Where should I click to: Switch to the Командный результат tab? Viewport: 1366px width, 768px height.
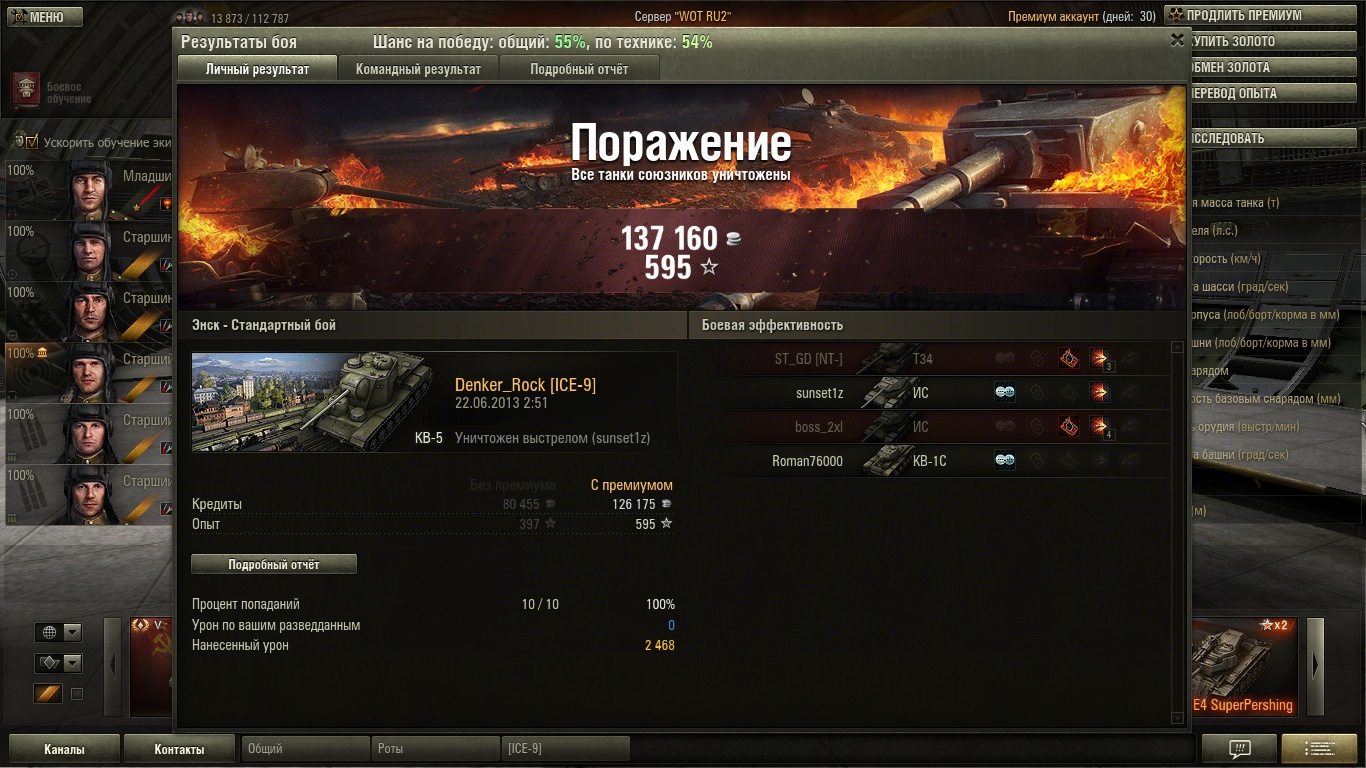pyautogui.click(x=418, y=69)
